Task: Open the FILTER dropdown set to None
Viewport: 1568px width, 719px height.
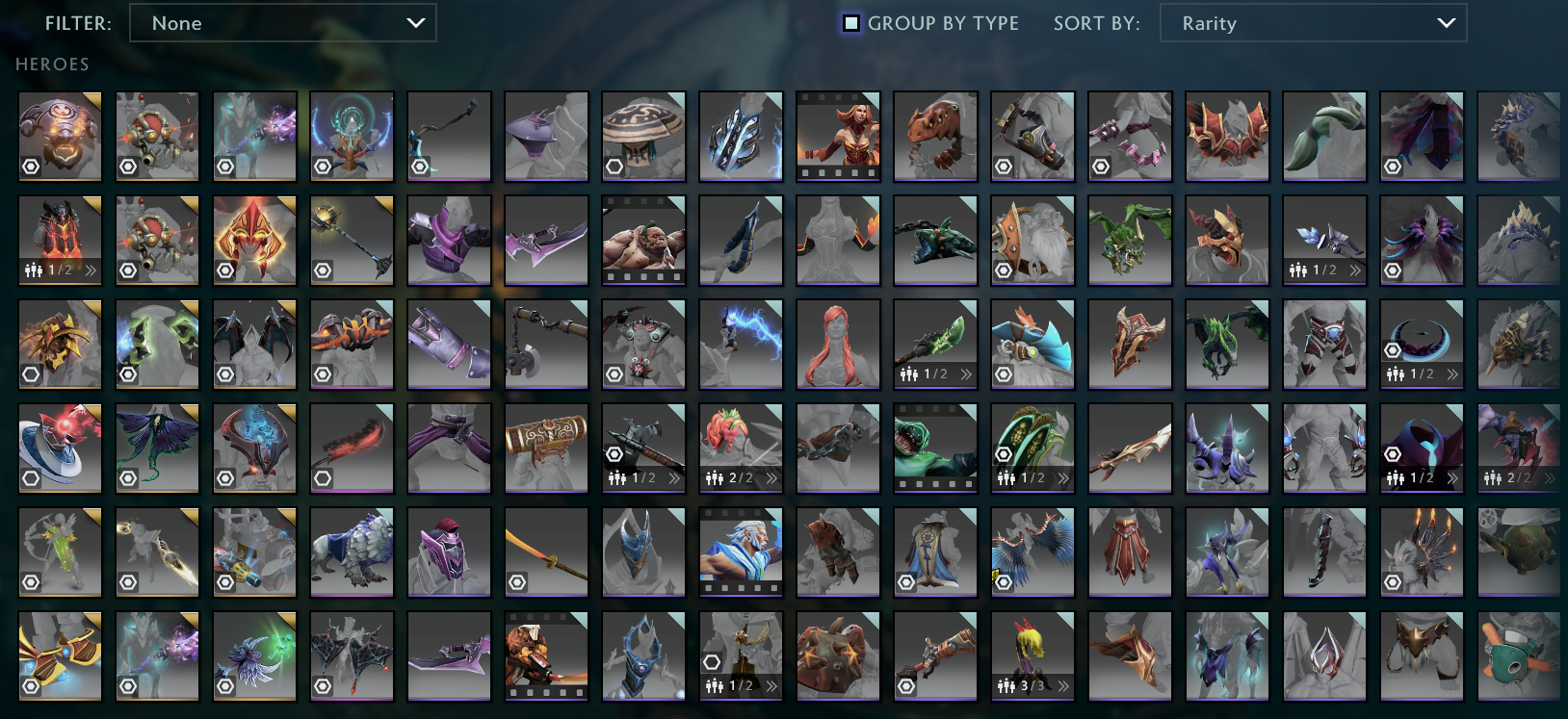Action: coord(282,23)
